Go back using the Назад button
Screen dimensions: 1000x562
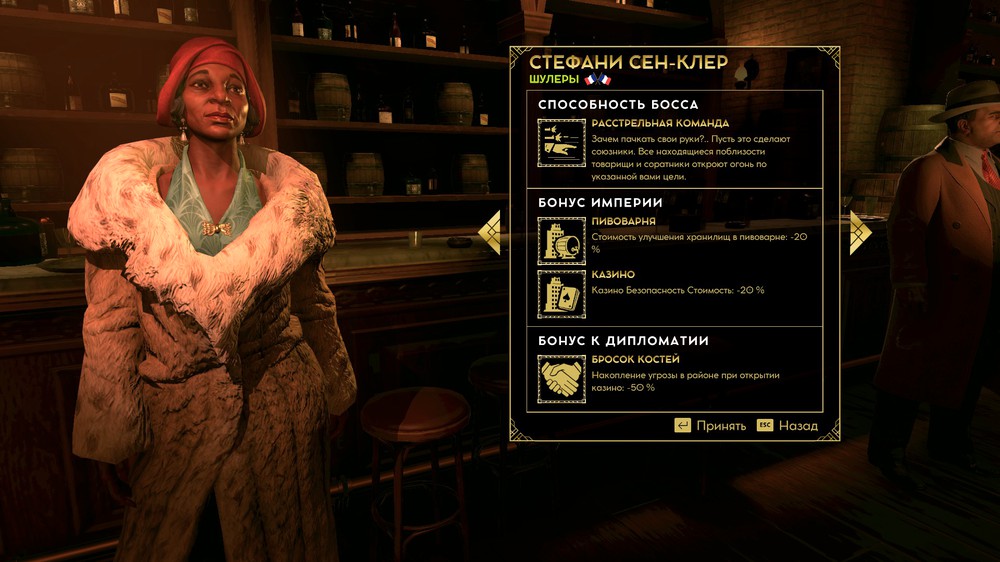pyautogui.click(x=787, y=425)
